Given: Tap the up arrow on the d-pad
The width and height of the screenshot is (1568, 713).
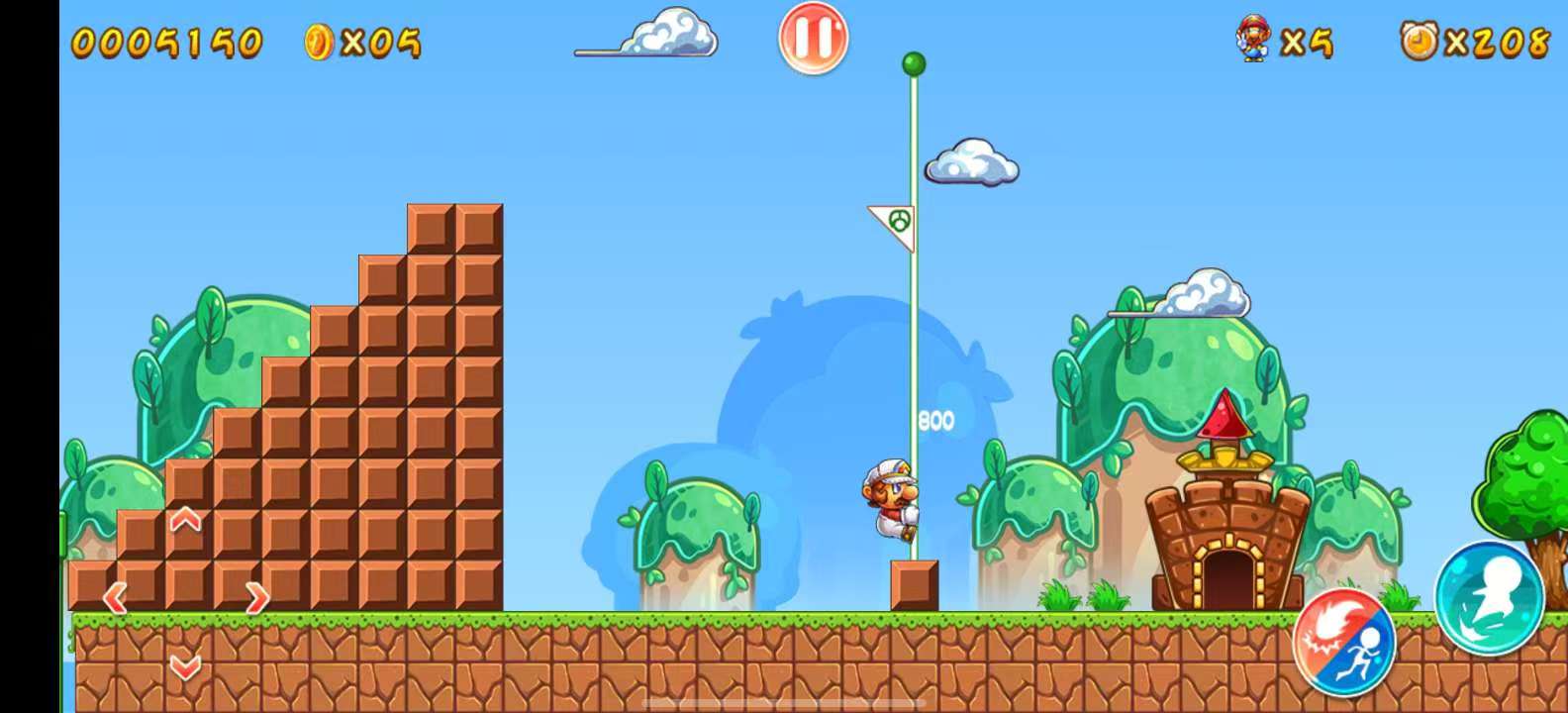Looking at the screenshot, I should (186, 520).
